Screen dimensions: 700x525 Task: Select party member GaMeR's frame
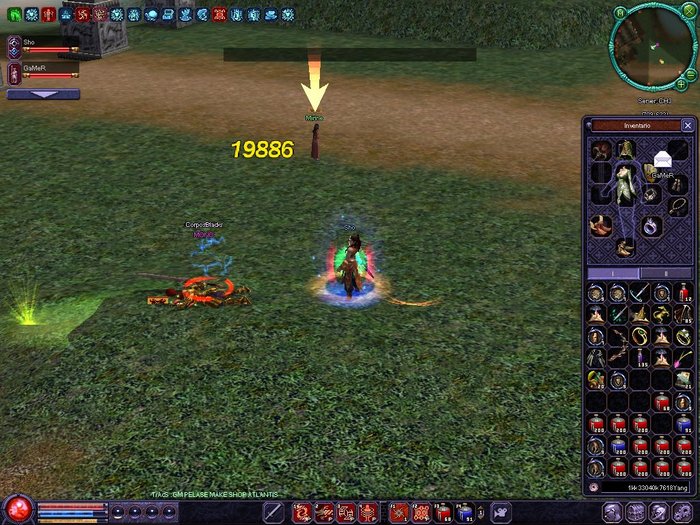[44, 72]
